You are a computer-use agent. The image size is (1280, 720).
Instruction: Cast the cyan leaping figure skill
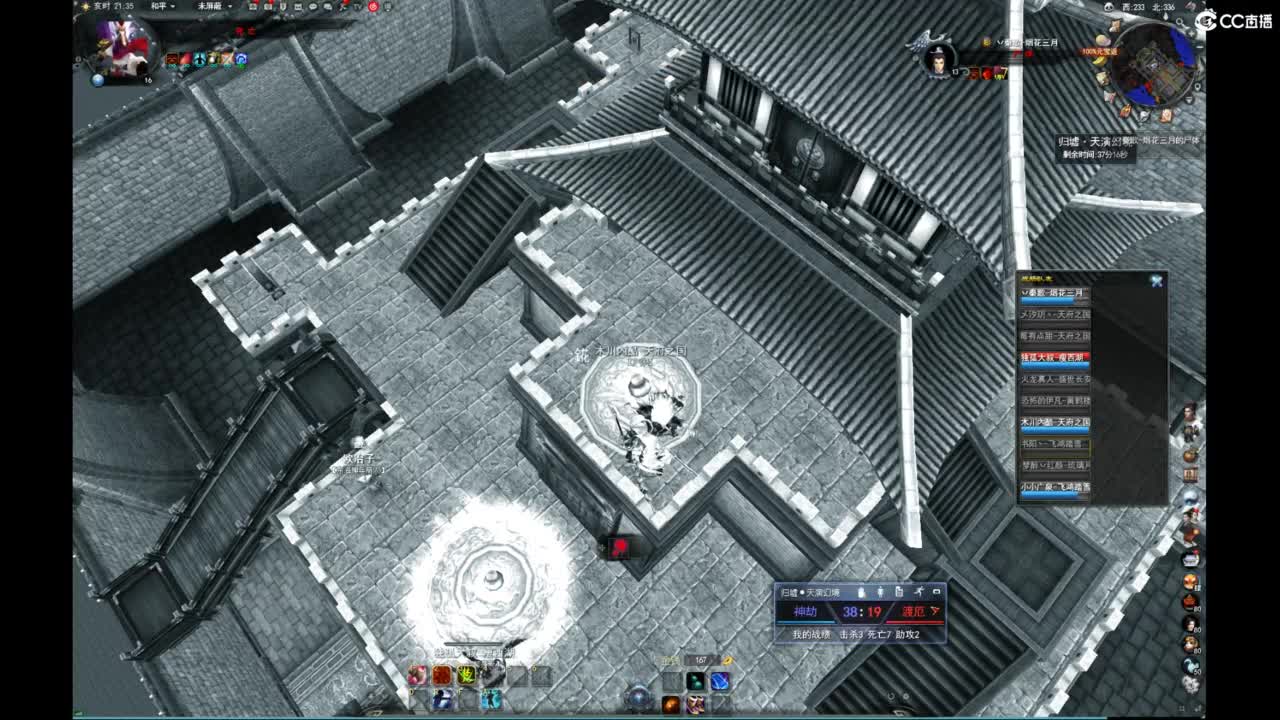[x=493, y=701]
